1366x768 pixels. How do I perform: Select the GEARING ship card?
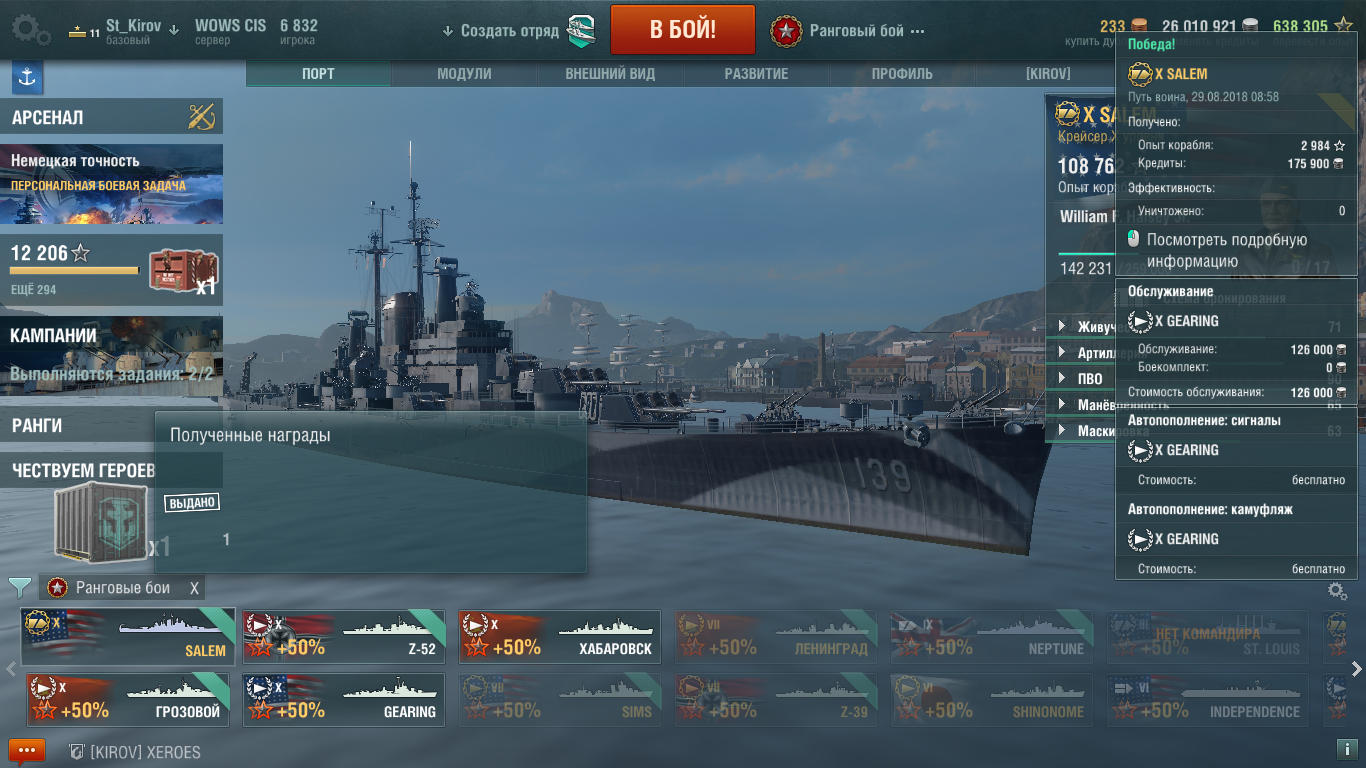tap(344, 699)
